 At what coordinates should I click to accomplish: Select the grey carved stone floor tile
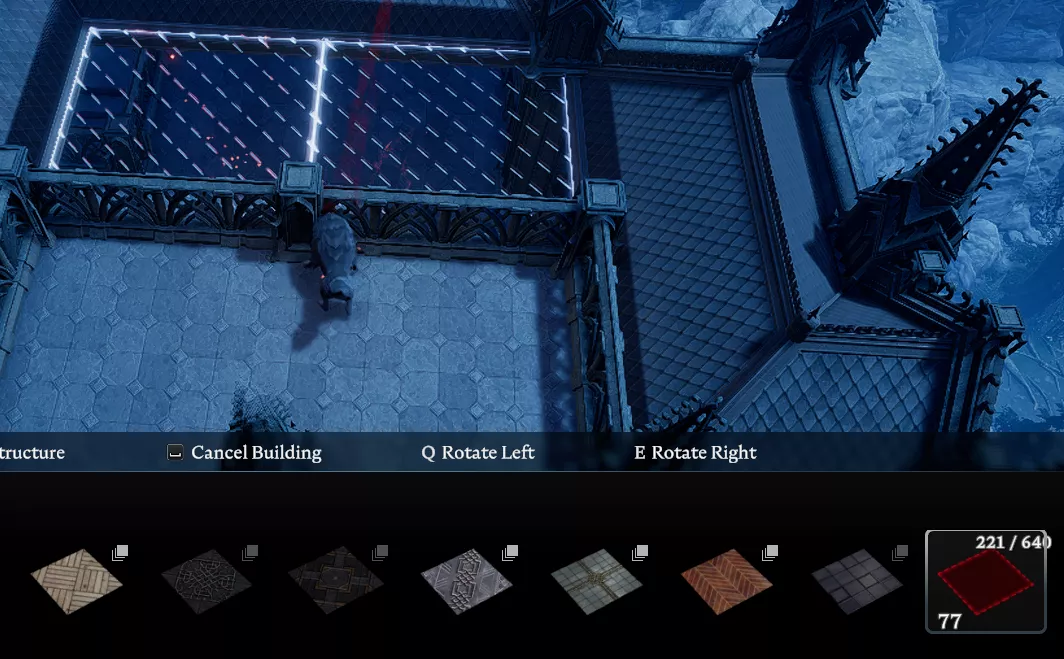tap(466, 581)
